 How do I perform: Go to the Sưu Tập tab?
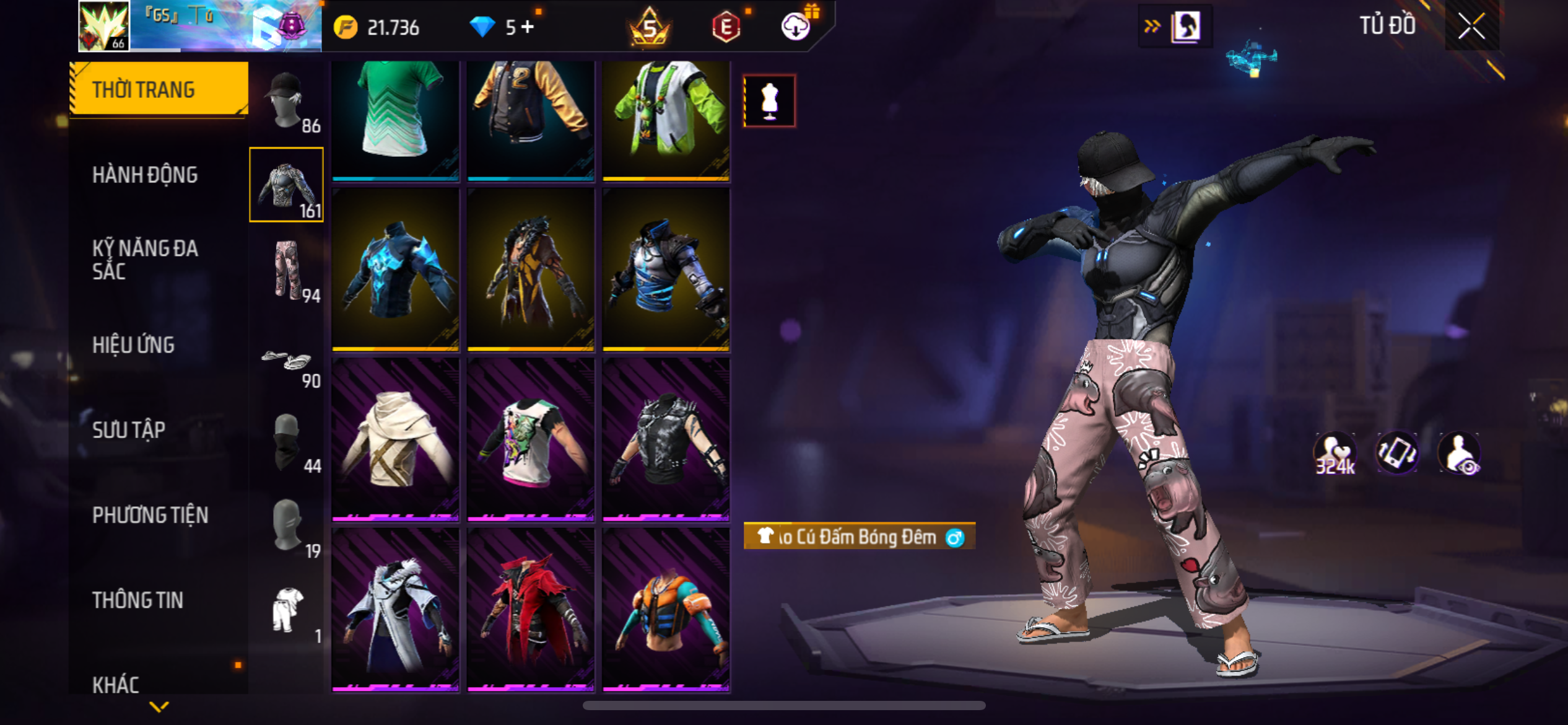pyautogui.click(x=129, y=430)
